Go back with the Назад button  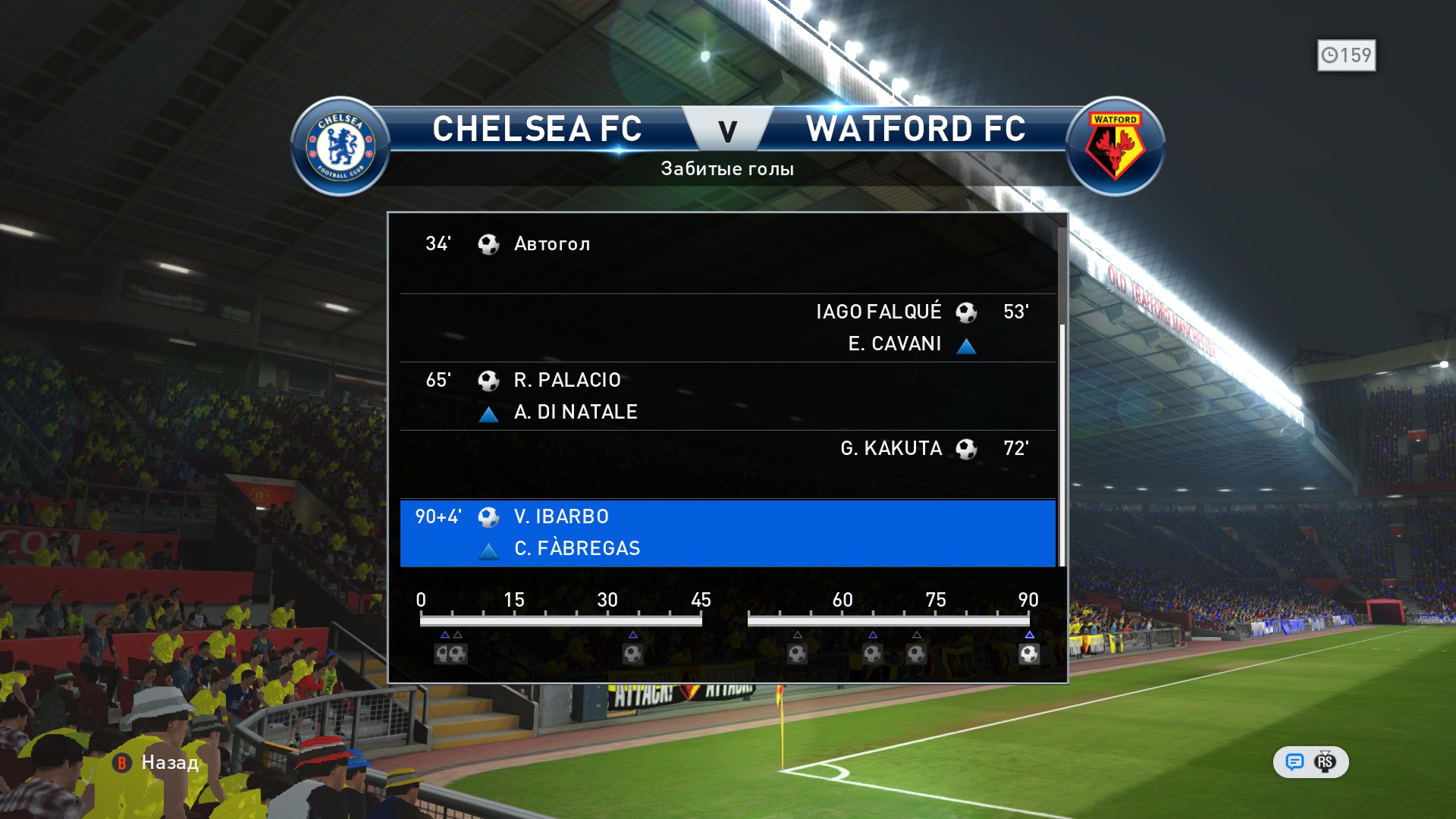157,762
